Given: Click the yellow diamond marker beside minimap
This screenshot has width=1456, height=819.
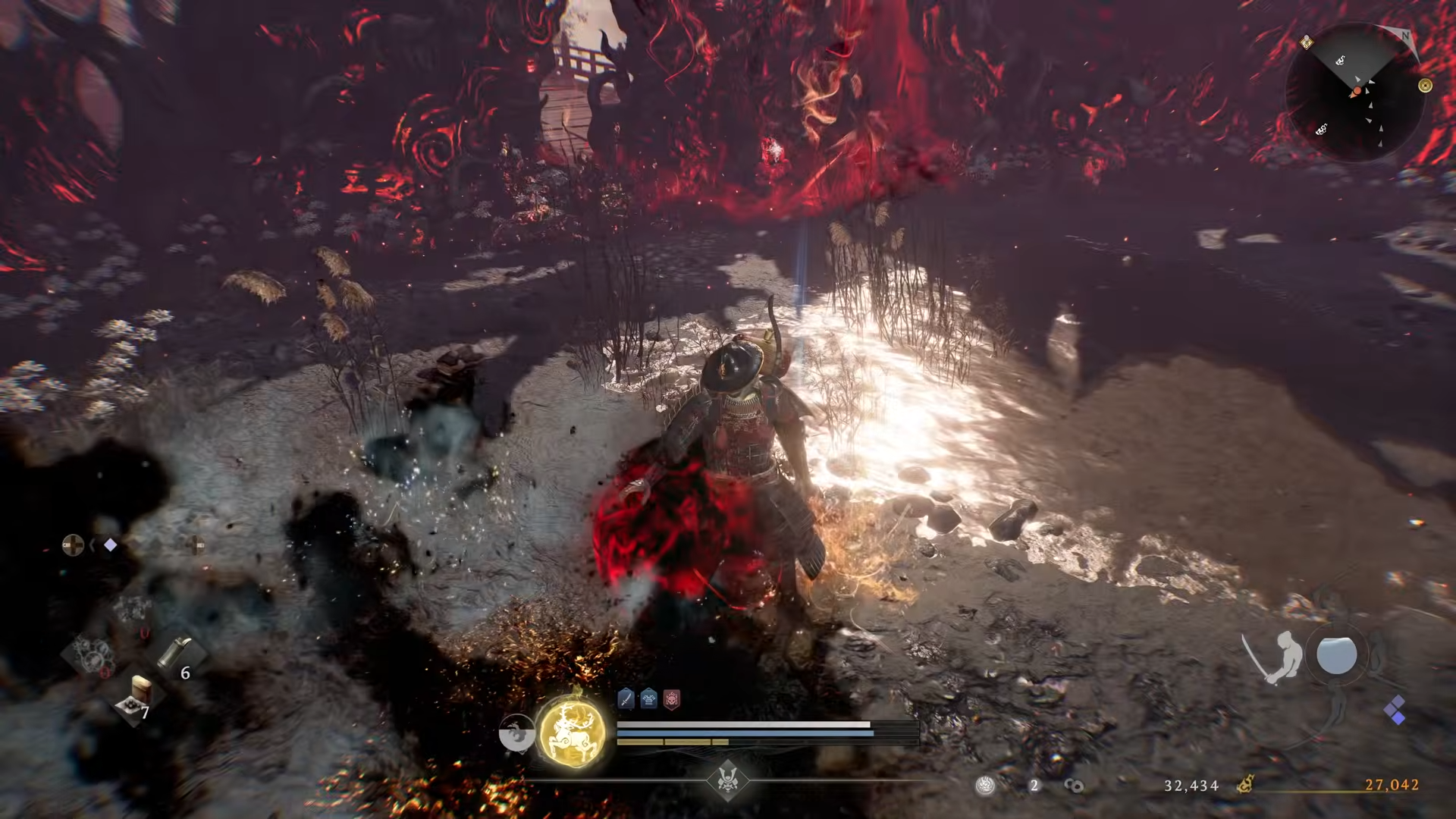Looking at the screenshot, I should point(1307,42).
